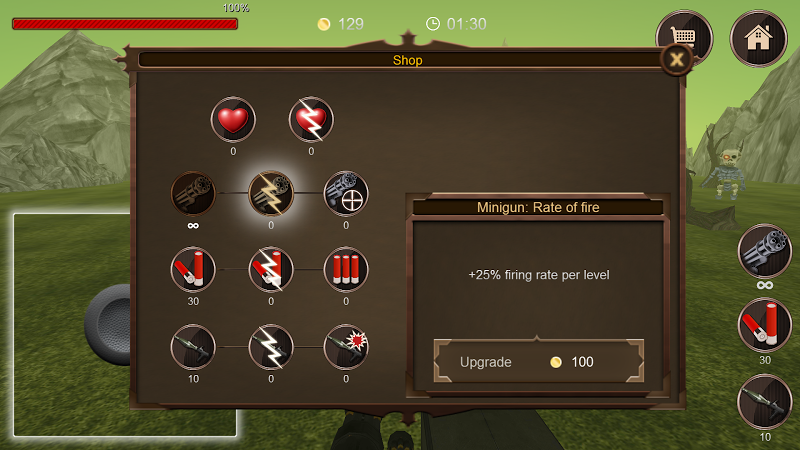Select the rocket launcher icon in shop

pos(193,346)
